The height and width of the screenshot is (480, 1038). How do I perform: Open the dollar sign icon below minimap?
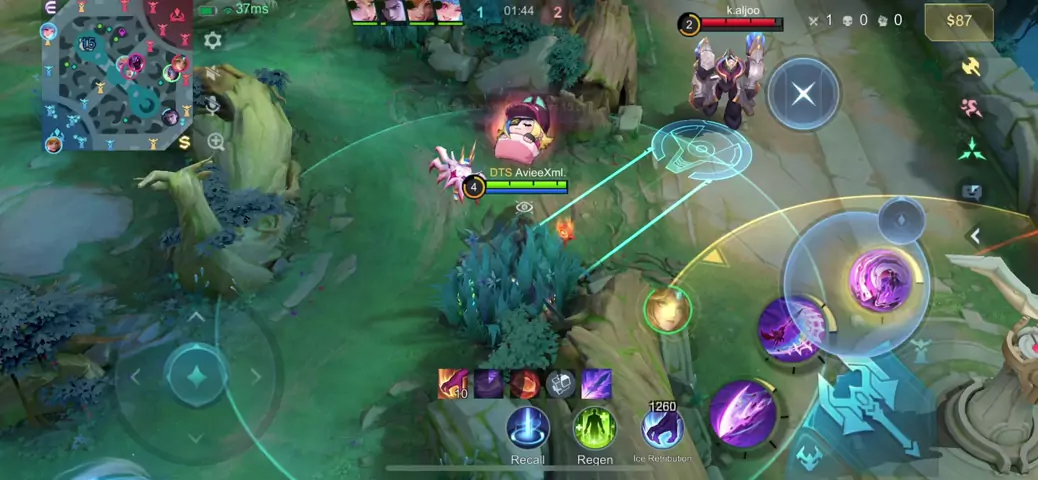tap(185, 142)
